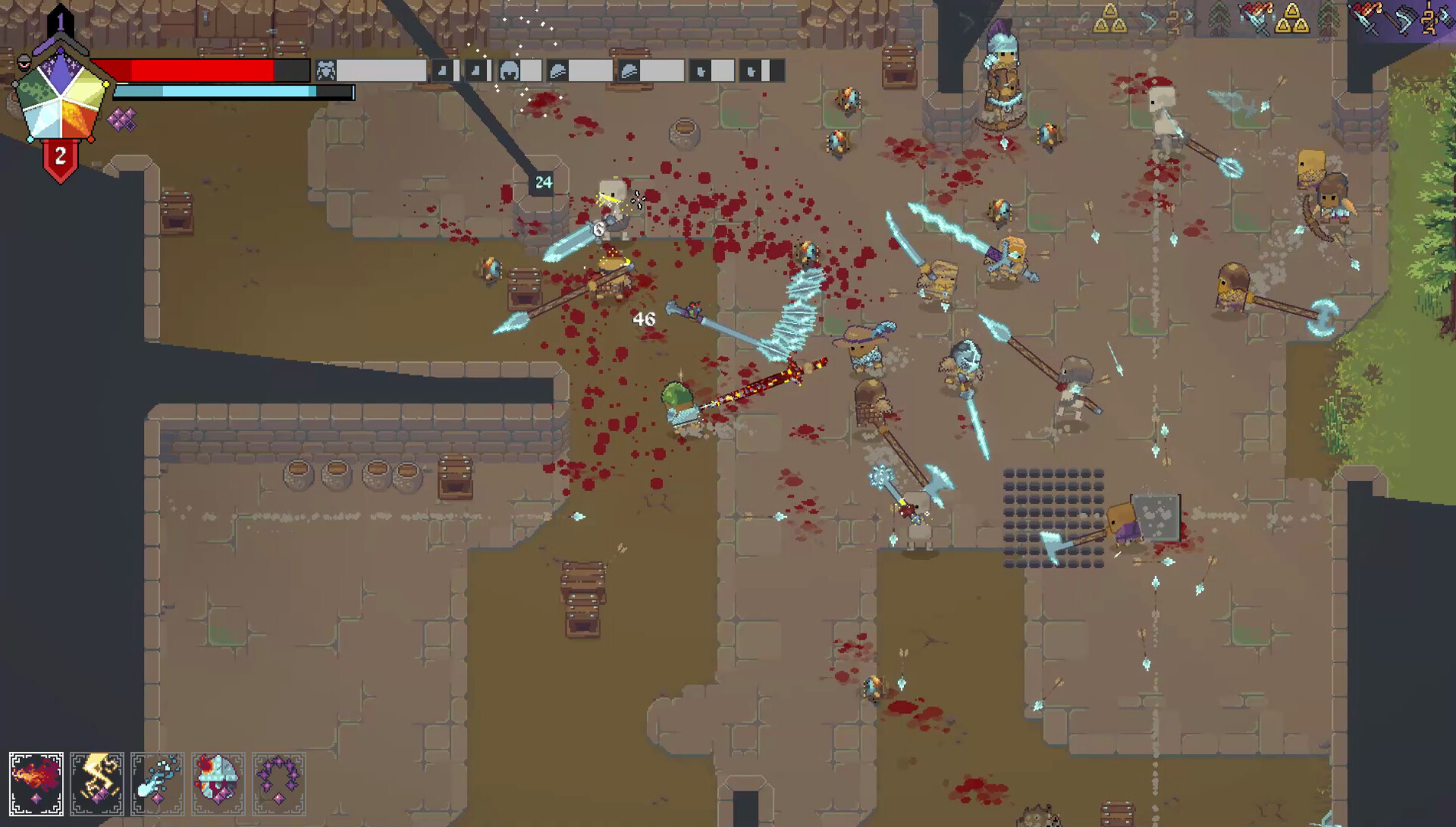1456x827 pixels.
Task: Click the hat icon slot in the wave bar
Action: [x=557, y=70]
